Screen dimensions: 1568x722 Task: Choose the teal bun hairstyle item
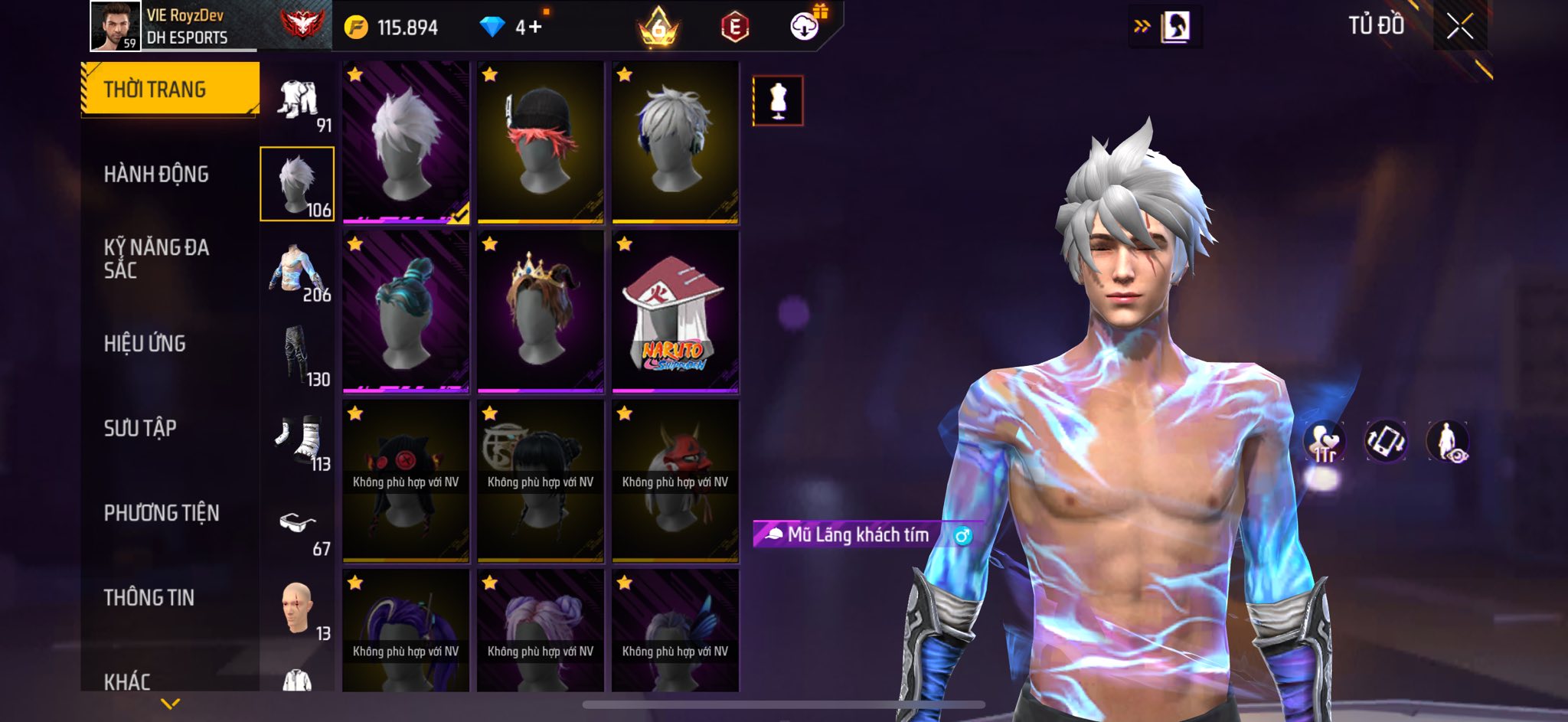406,312
